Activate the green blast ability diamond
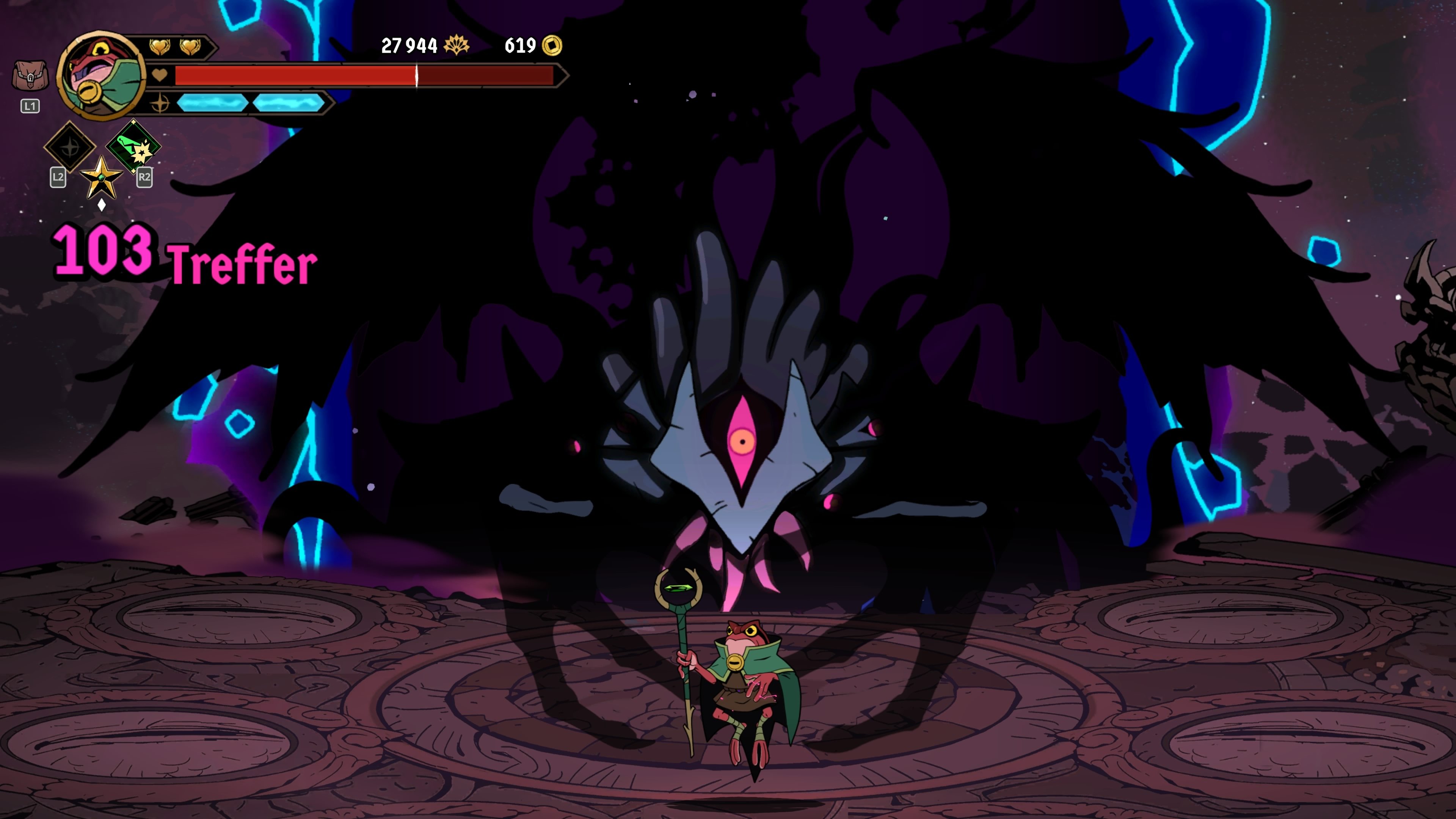 (133, 146)
